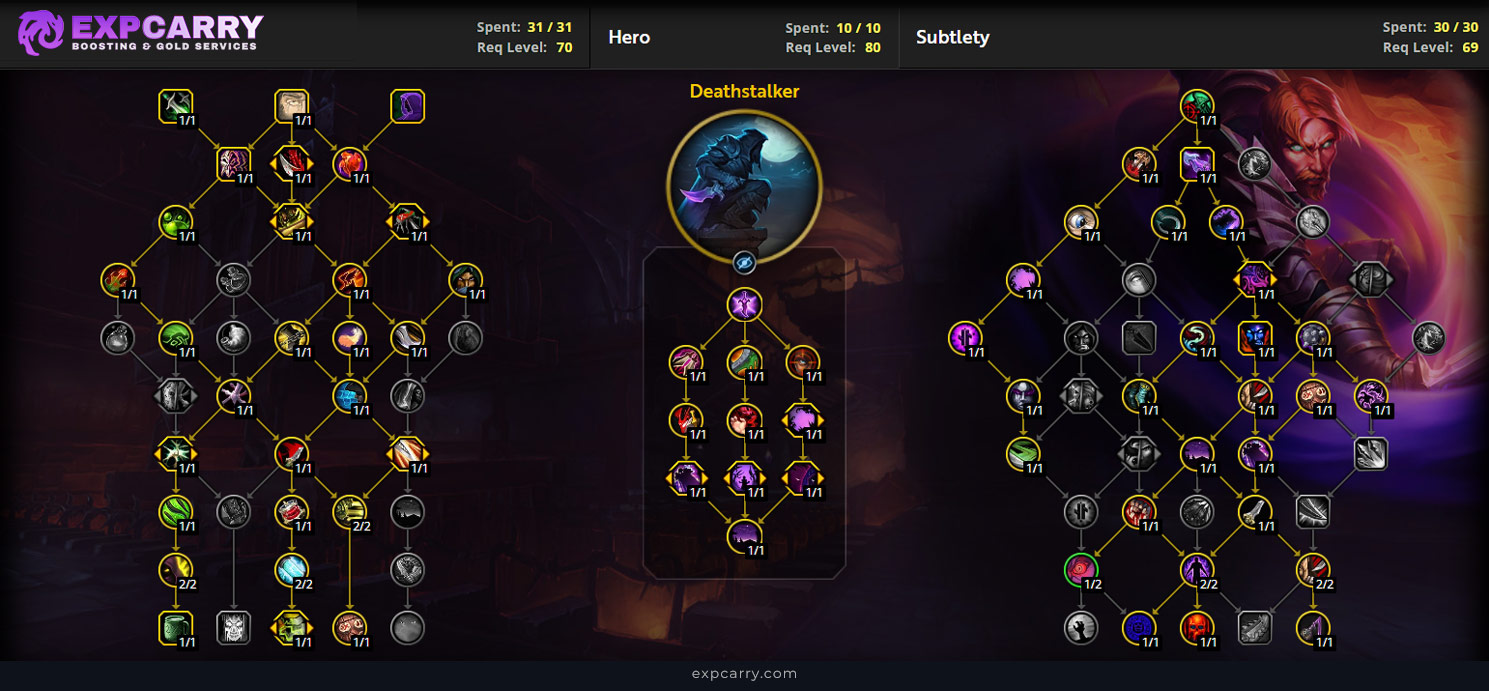Select the red skull Subtlety talent

tap(1196, 628)
